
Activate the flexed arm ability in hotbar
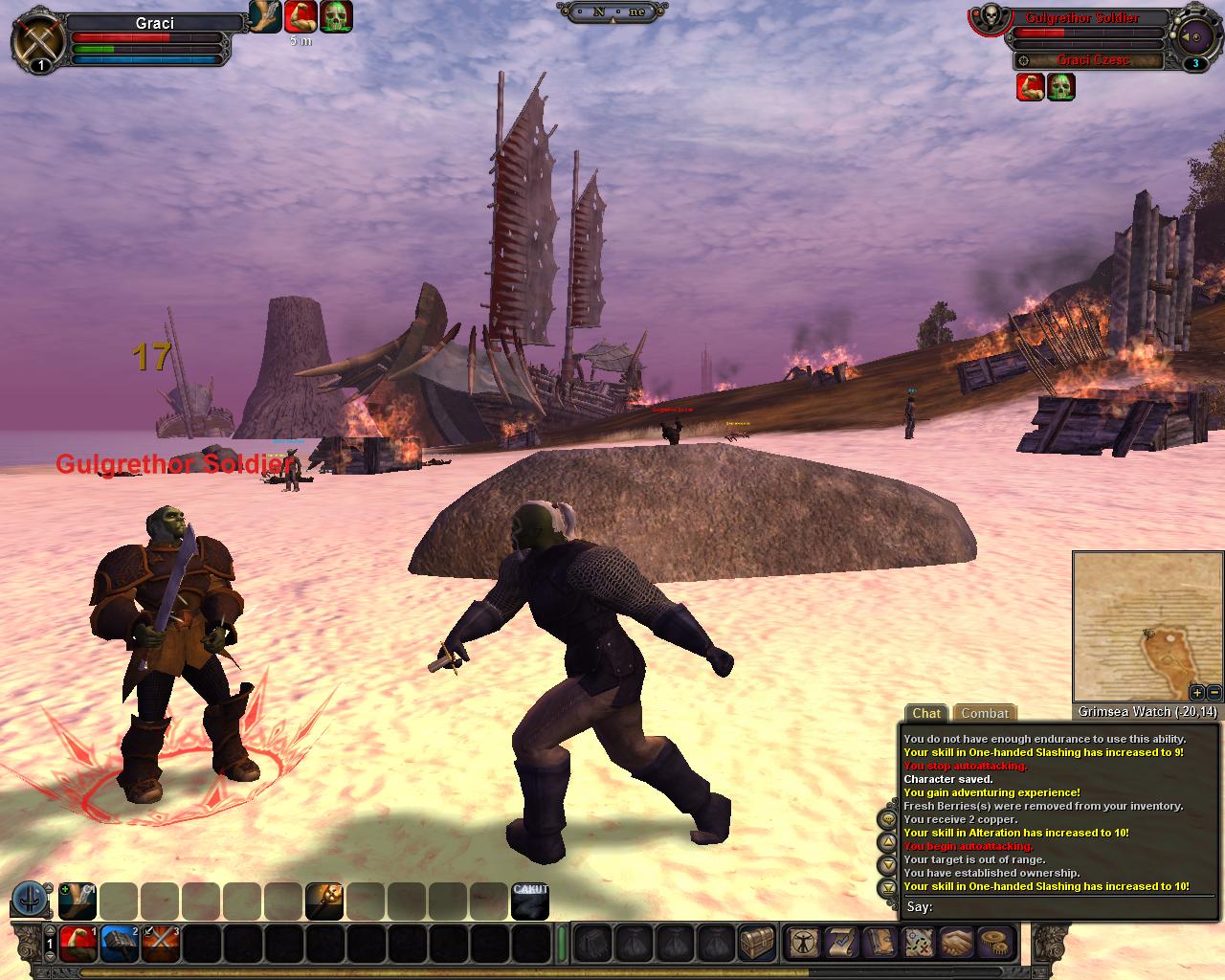[78, 944]
